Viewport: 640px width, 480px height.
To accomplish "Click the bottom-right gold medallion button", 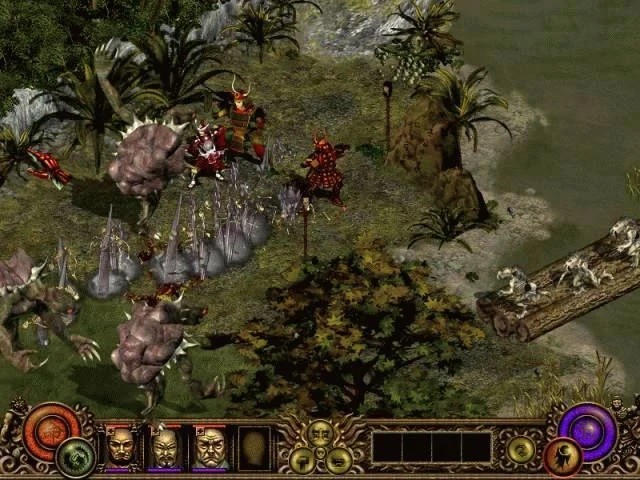I will coord(338,459).
